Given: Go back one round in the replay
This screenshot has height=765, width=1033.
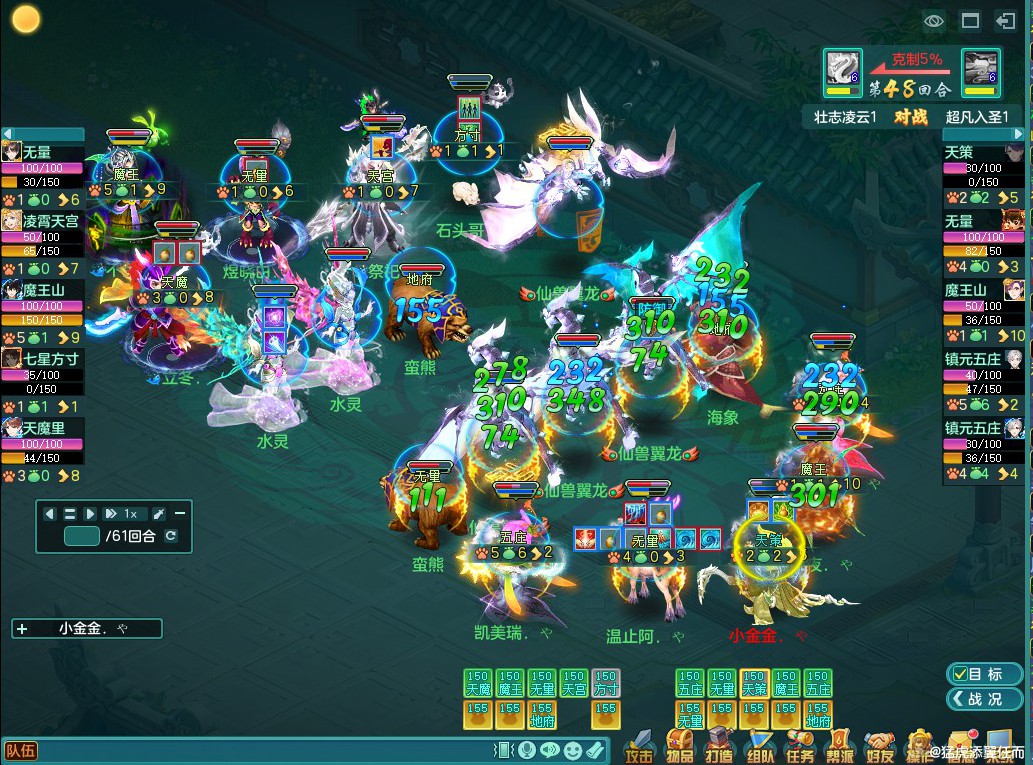Looking at the screenshot, I should coord(50,513).
